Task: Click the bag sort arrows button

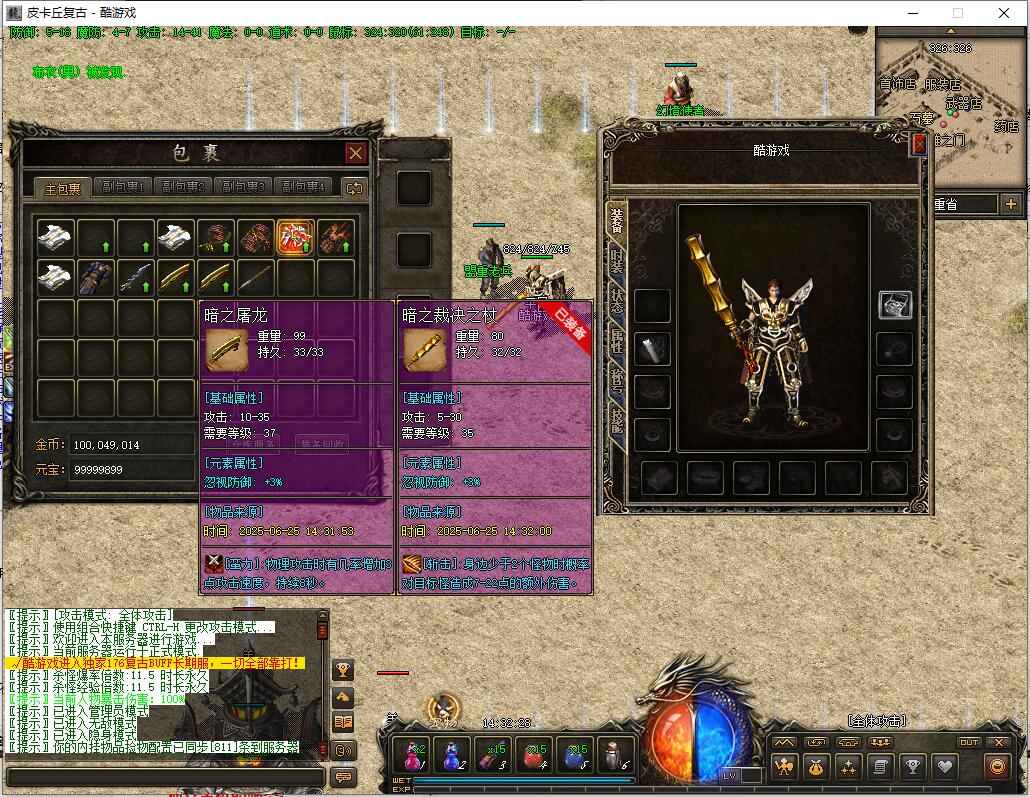Action: click(x=354, y=188)
